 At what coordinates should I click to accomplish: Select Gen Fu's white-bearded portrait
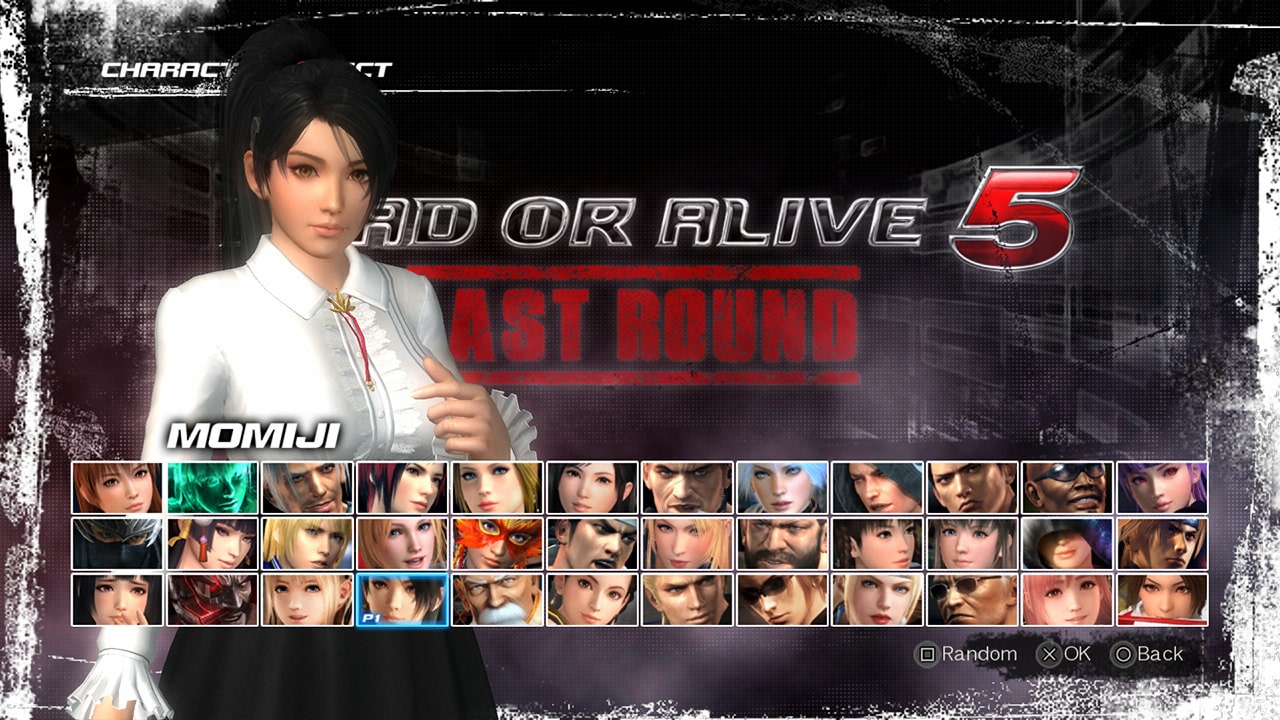(x=497, y=602)
